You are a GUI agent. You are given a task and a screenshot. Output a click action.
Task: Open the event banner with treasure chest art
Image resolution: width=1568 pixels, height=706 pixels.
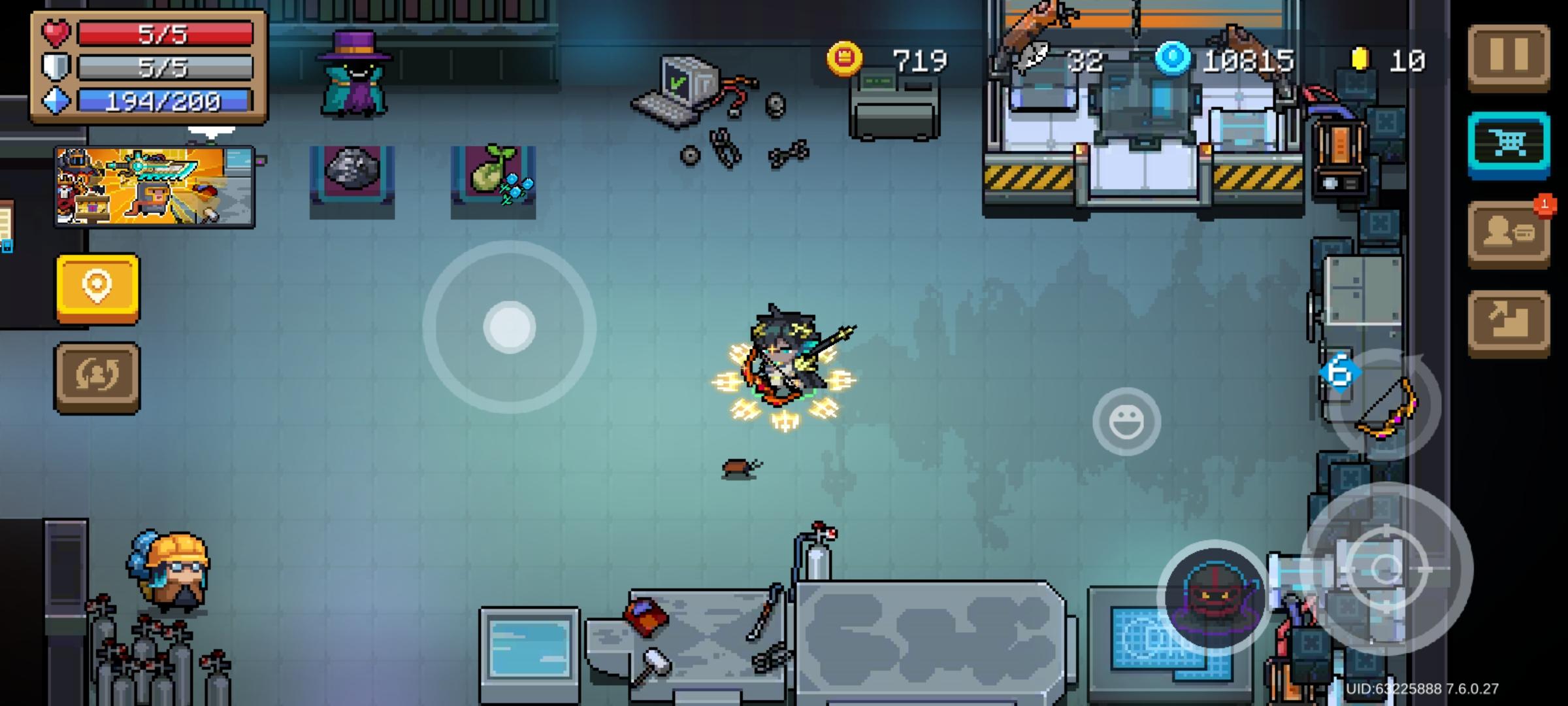tap(155, 188)
